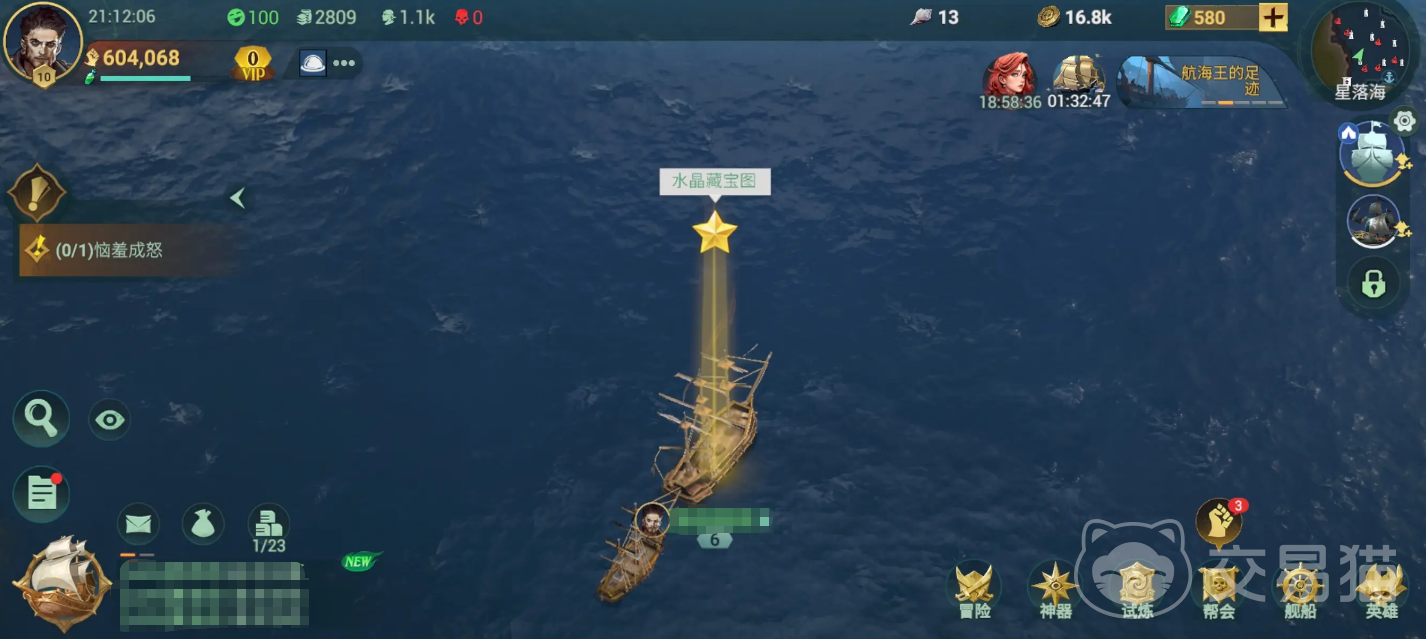
Task: Open the 英雄 heroes menu
Action: click(1381, 589)
